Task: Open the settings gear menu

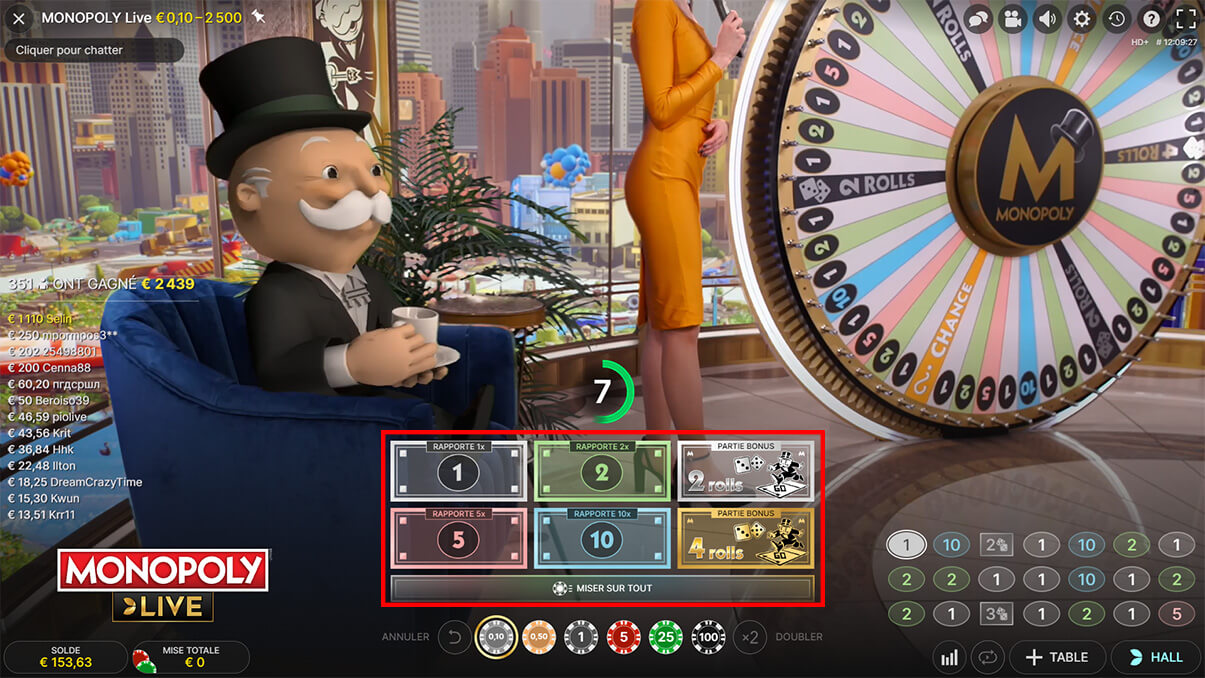Action: 1081,19
